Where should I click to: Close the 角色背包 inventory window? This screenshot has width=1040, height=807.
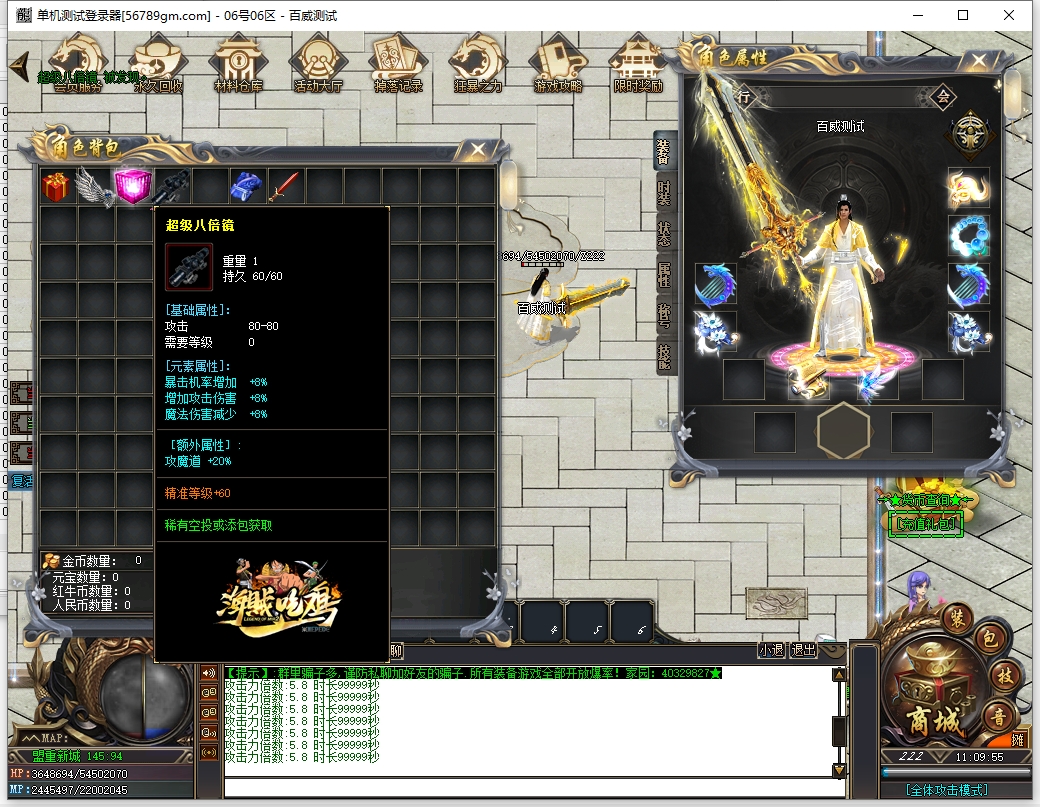(x=479, y=150)
